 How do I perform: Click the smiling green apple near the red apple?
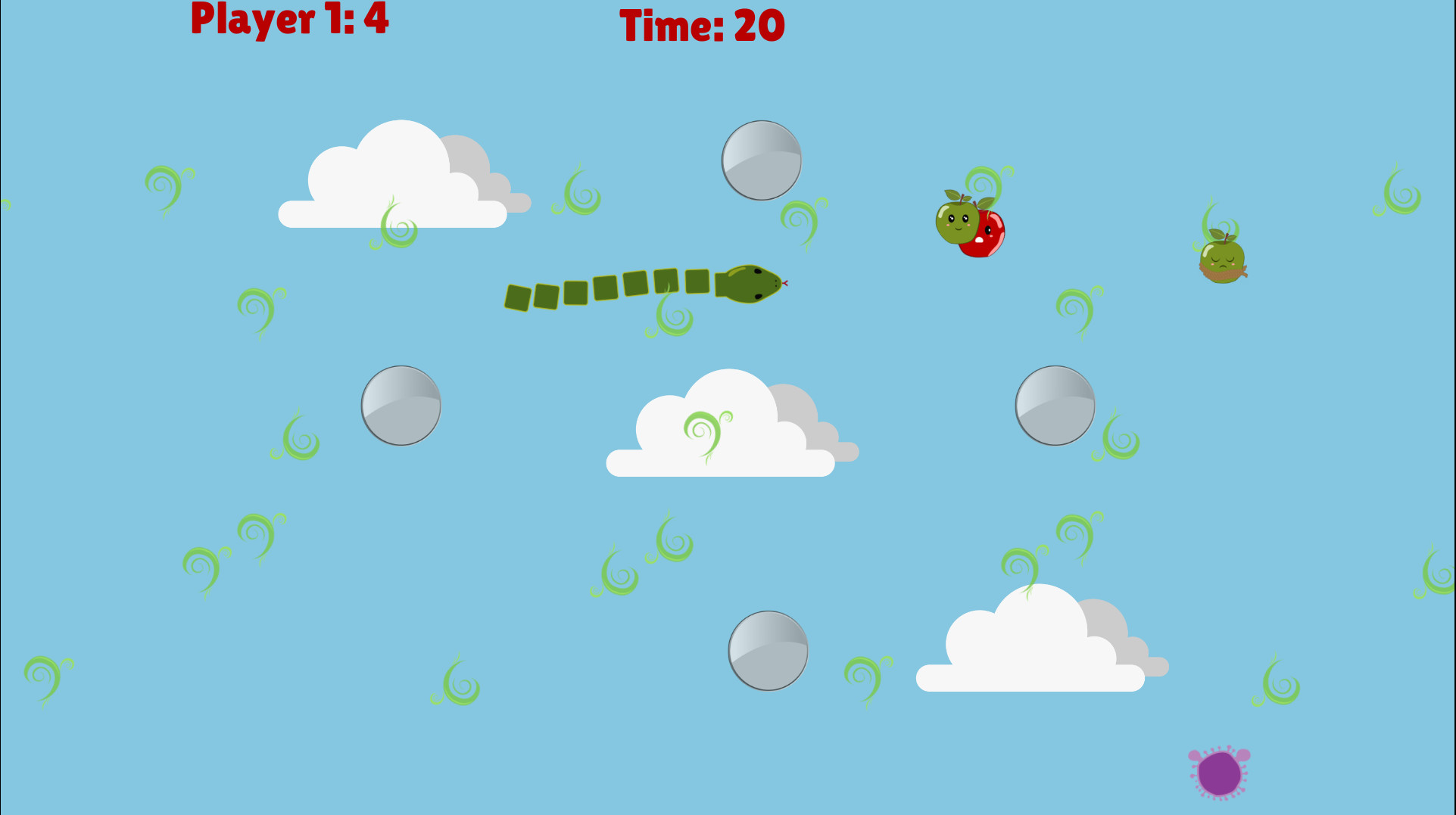(x=959, y=221)
